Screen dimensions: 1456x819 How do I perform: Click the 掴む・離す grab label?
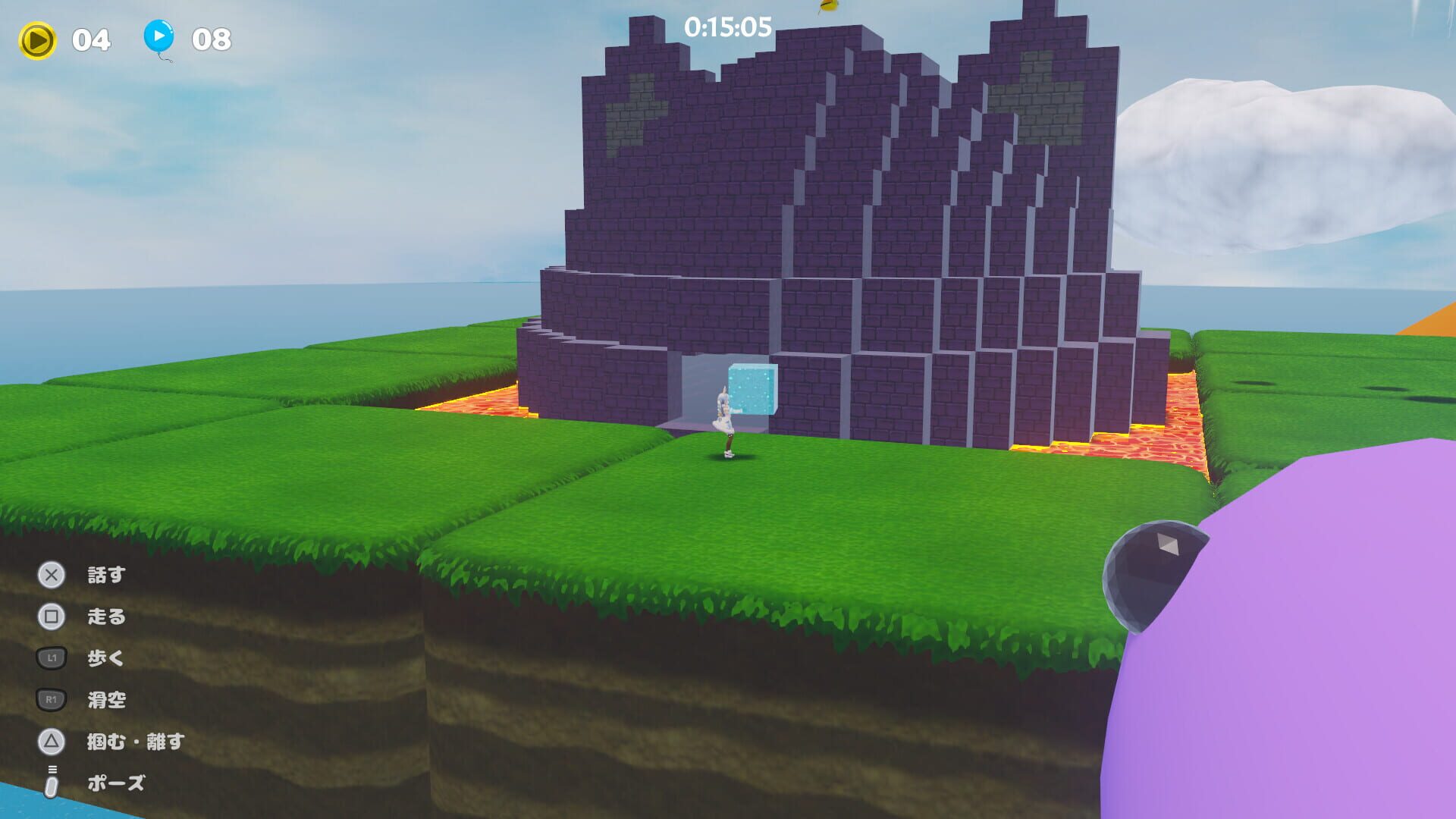point(135,743)
